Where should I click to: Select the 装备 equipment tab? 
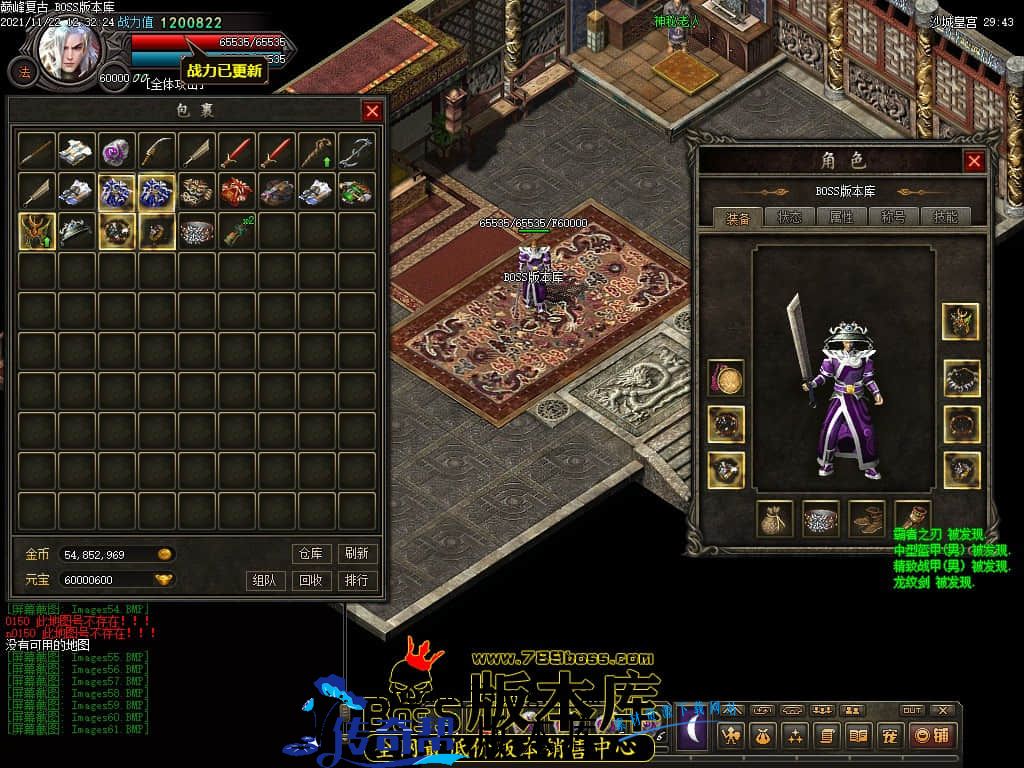click(738, 217)
